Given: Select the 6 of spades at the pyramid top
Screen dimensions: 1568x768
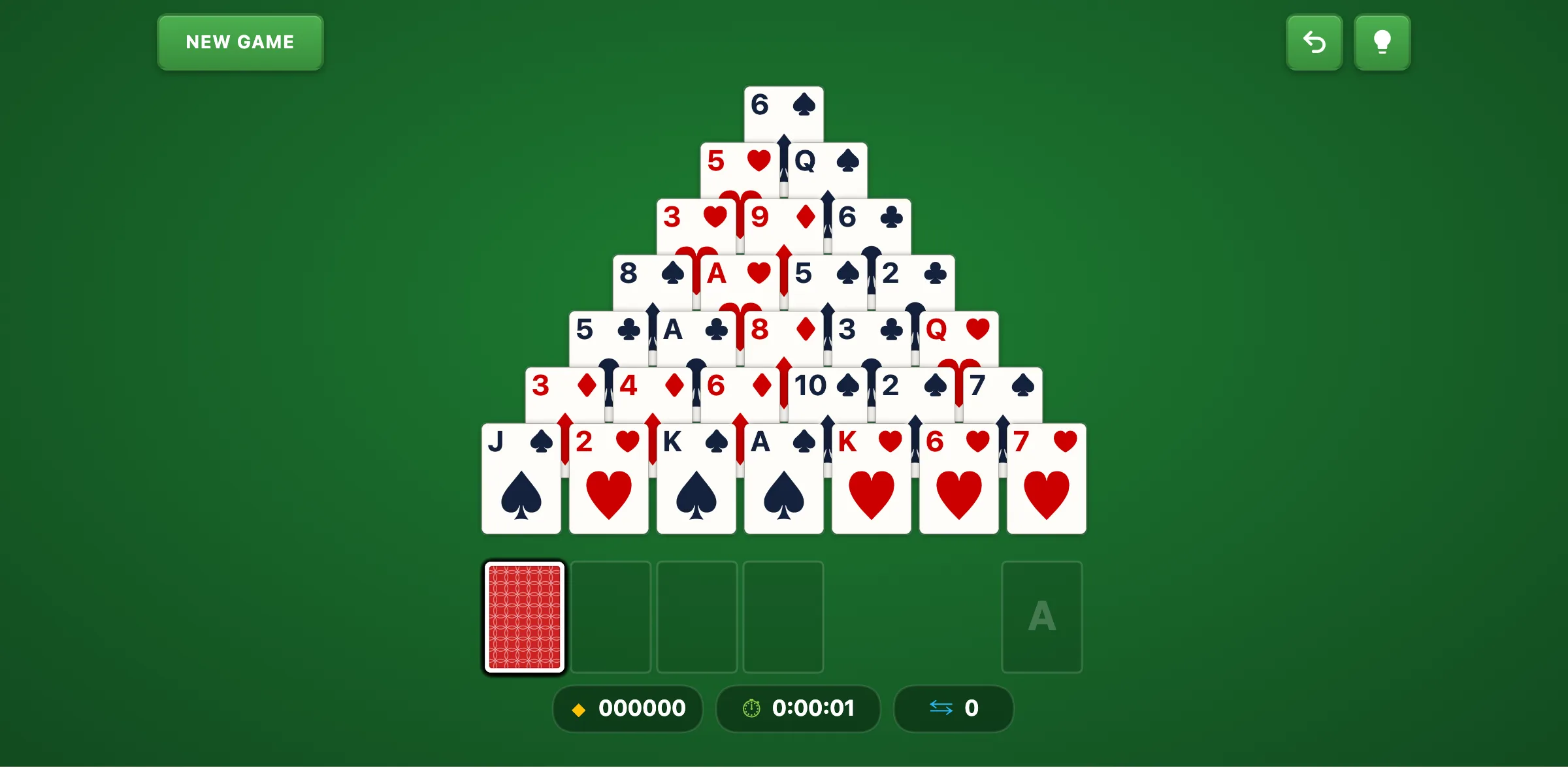Looking at the screenshot, I should pyautogui.click(x=784, y=111).
